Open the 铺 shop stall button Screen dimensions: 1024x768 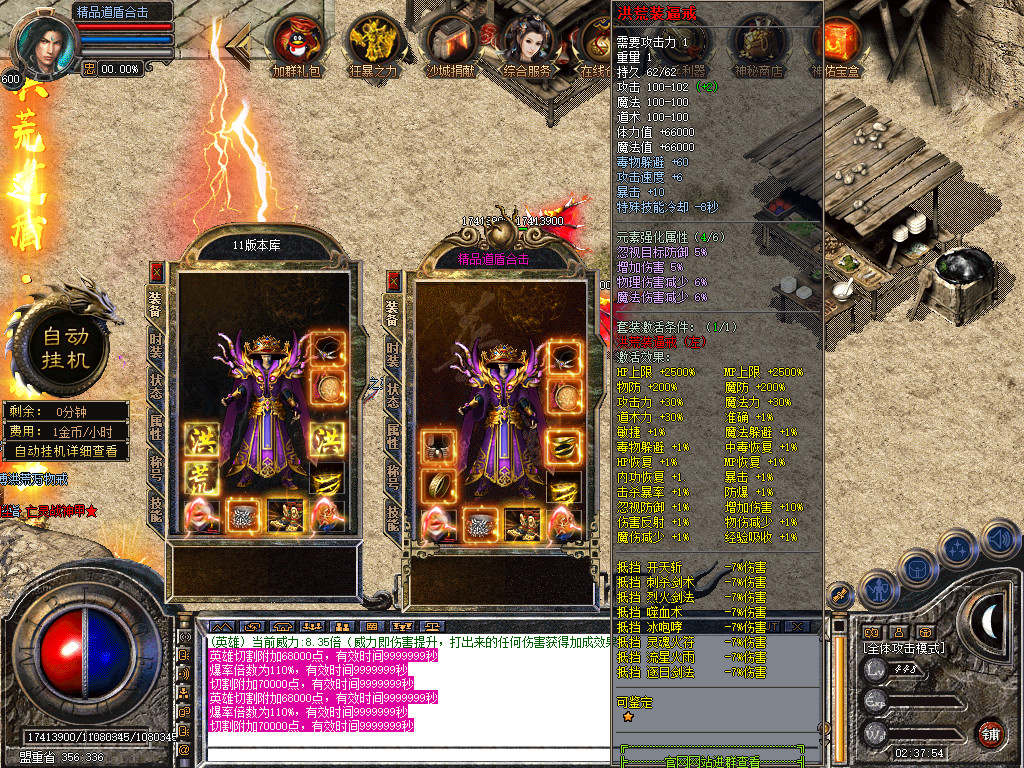coord(991,734)
